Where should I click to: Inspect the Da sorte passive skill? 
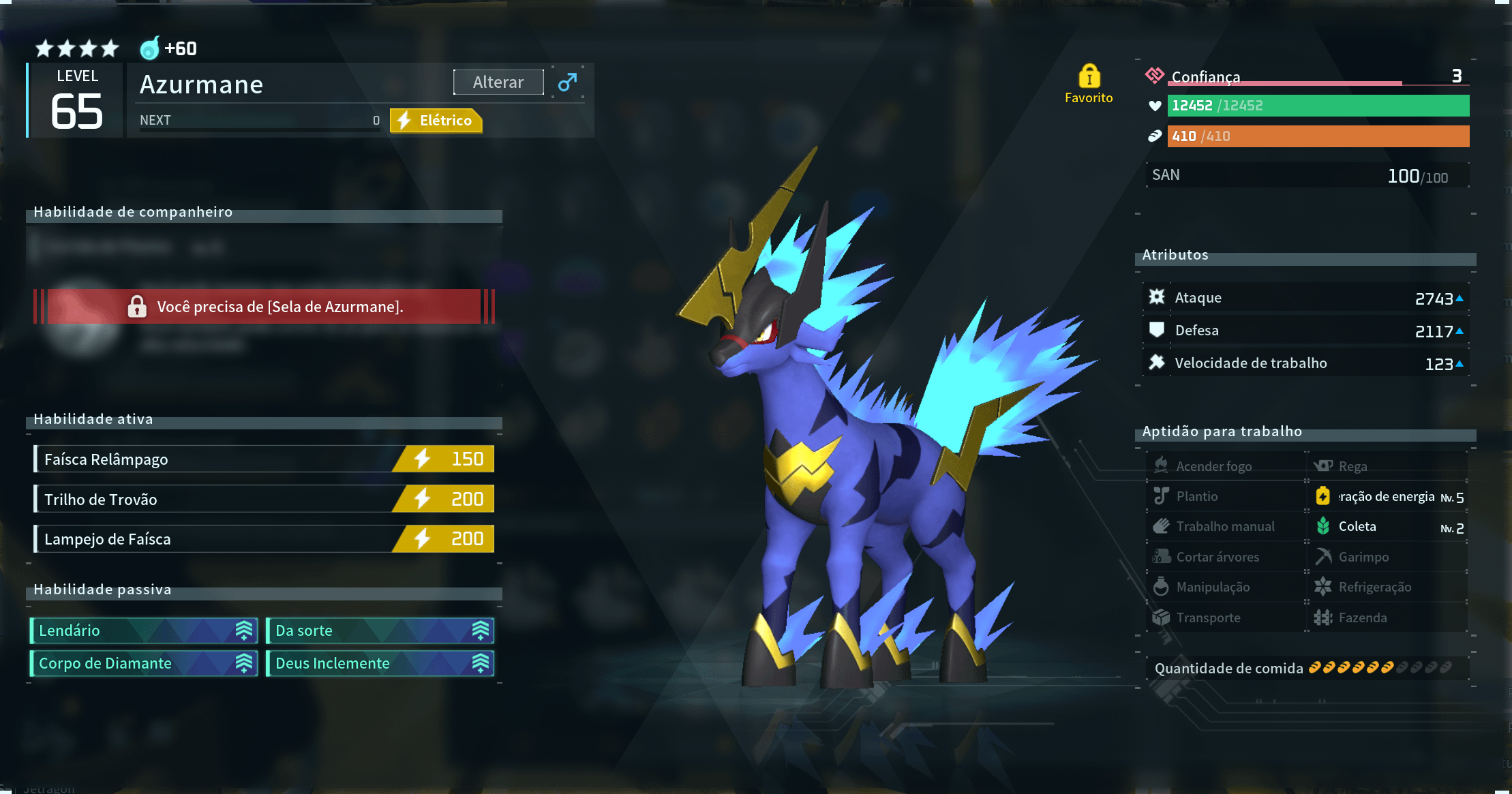pyautogui.click(x=380, y=630)
